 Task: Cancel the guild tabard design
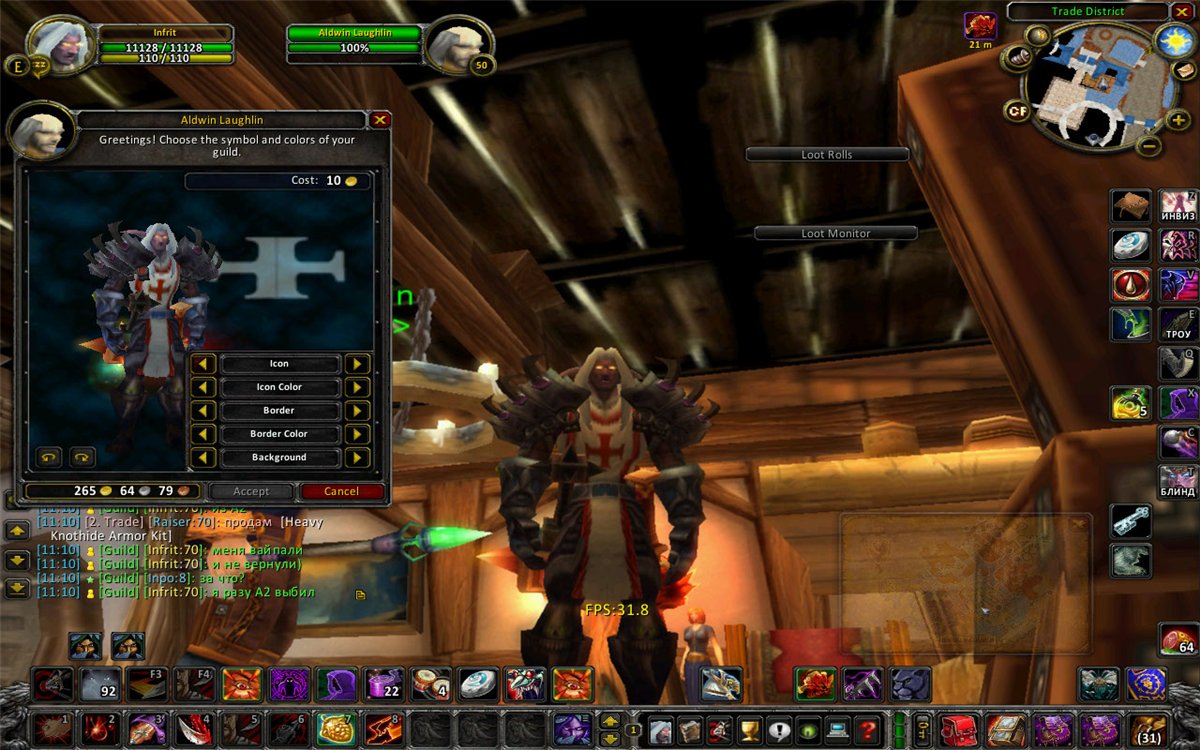(x=341, y=491)
